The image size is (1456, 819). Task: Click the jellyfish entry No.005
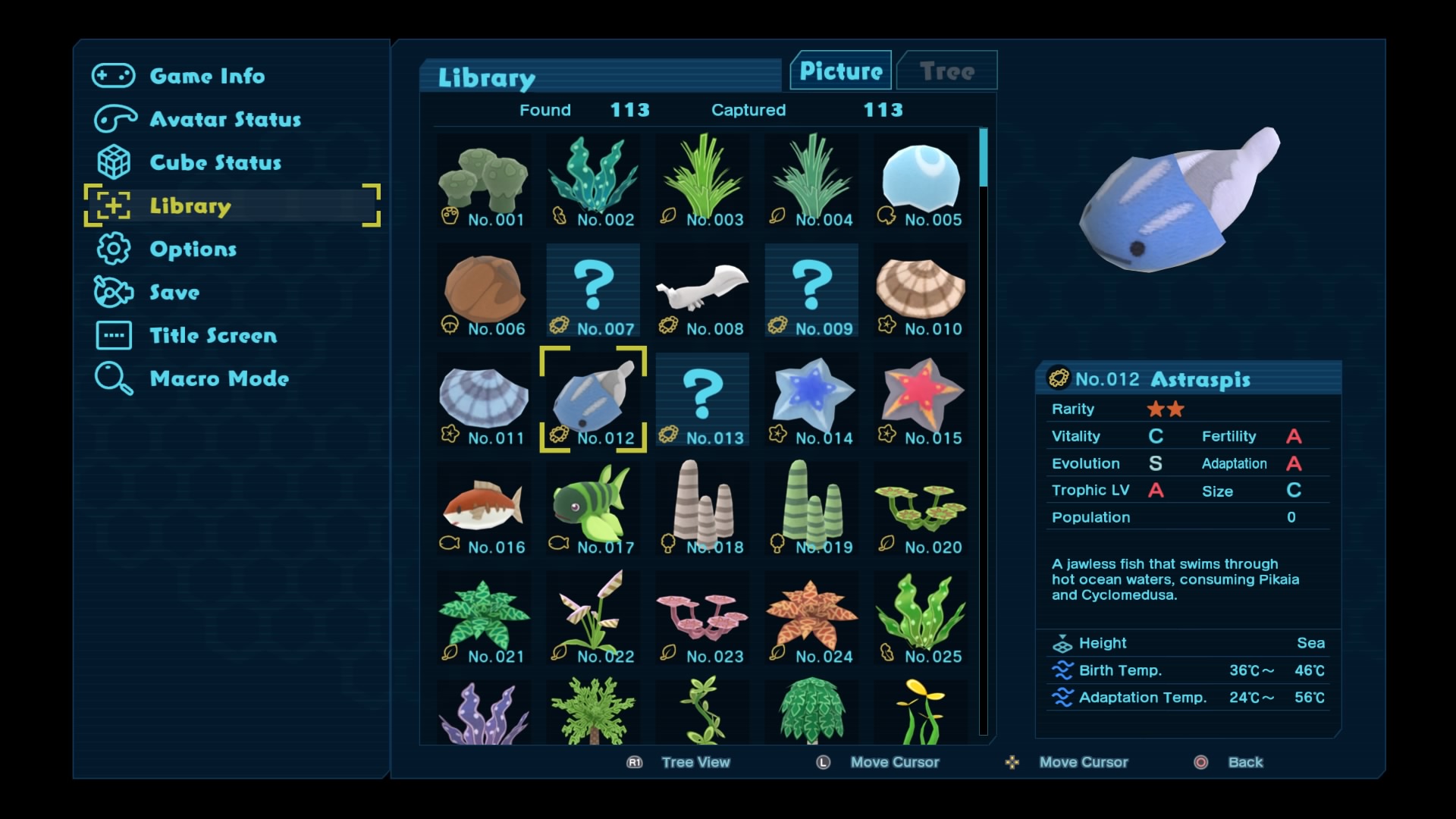(920, 176)
